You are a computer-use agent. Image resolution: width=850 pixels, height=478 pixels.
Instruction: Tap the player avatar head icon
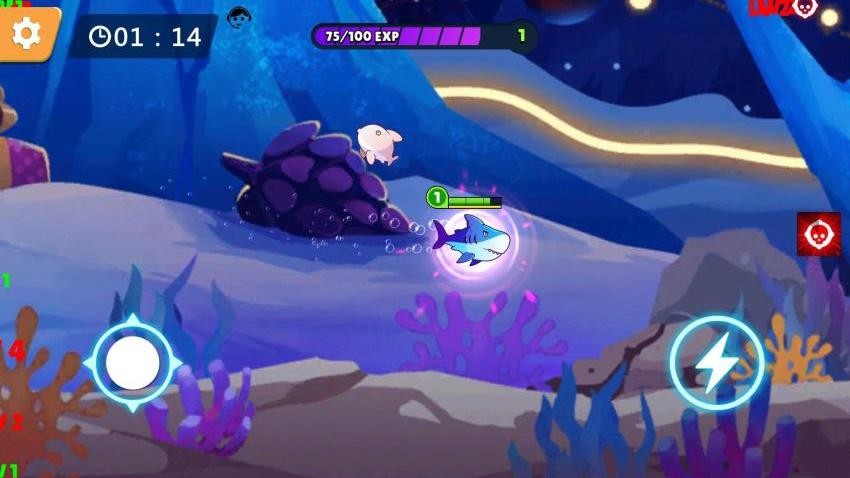238,17
